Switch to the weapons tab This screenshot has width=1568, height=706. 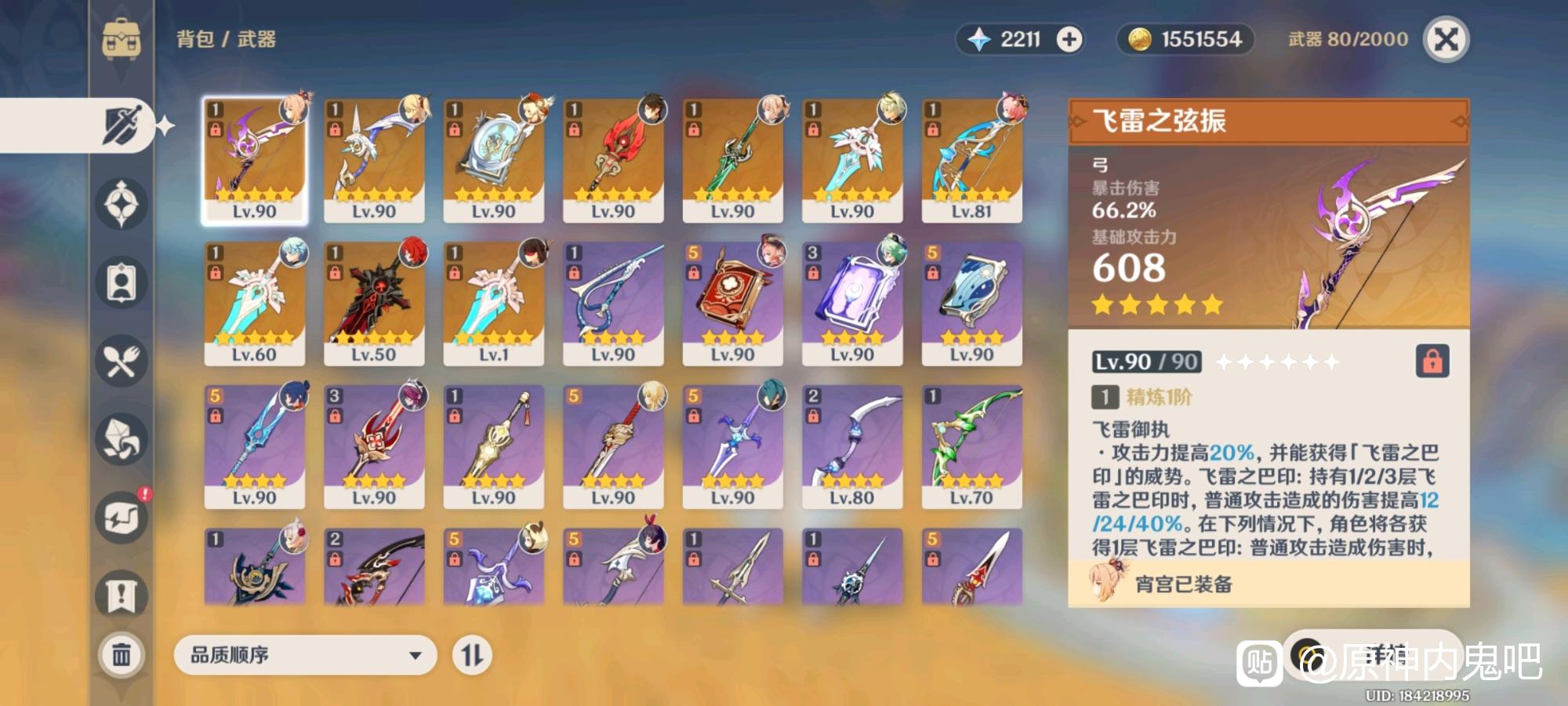122,126
